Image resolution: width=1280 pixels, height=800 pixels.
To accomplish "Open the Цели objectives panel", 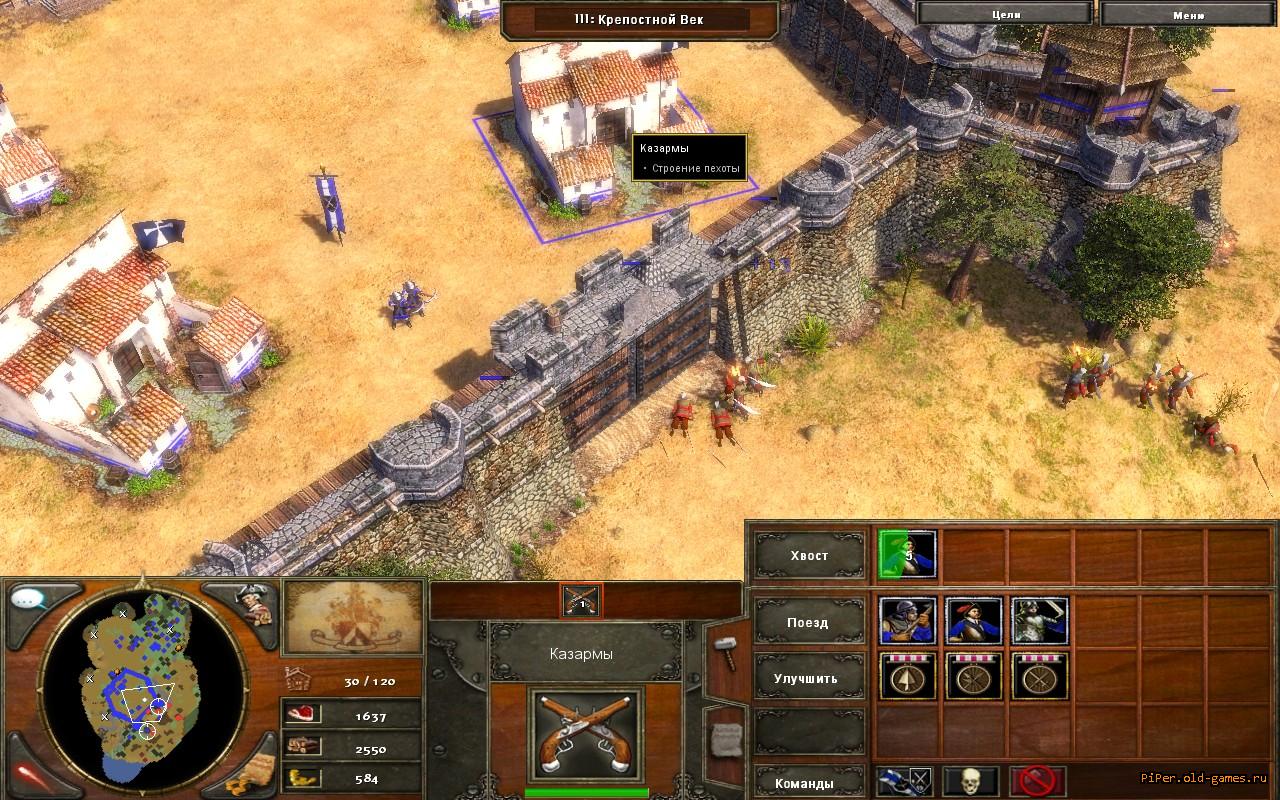I will 1005,12.
